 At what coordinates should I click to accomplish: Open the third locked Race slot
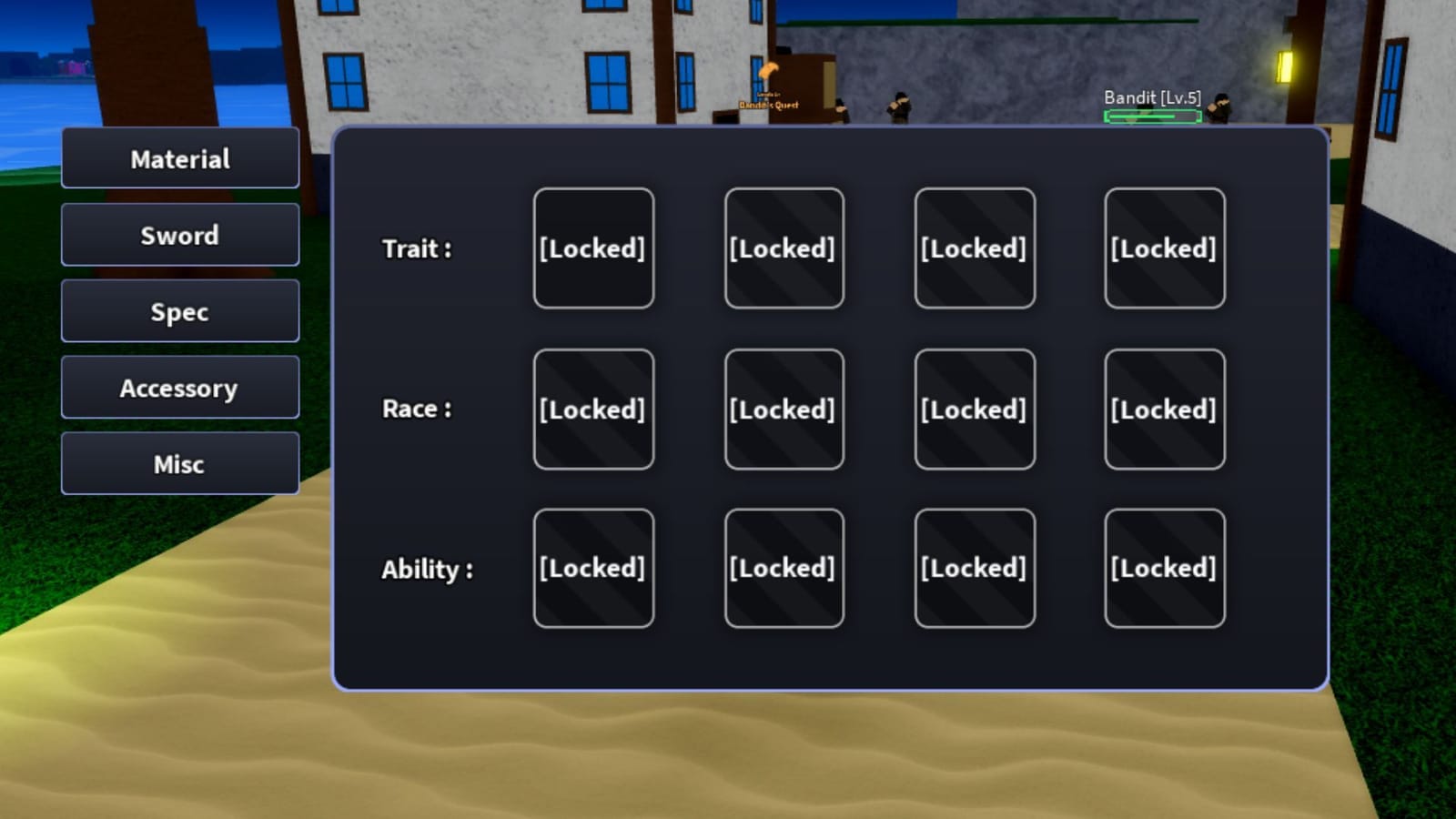click(974, 409)
